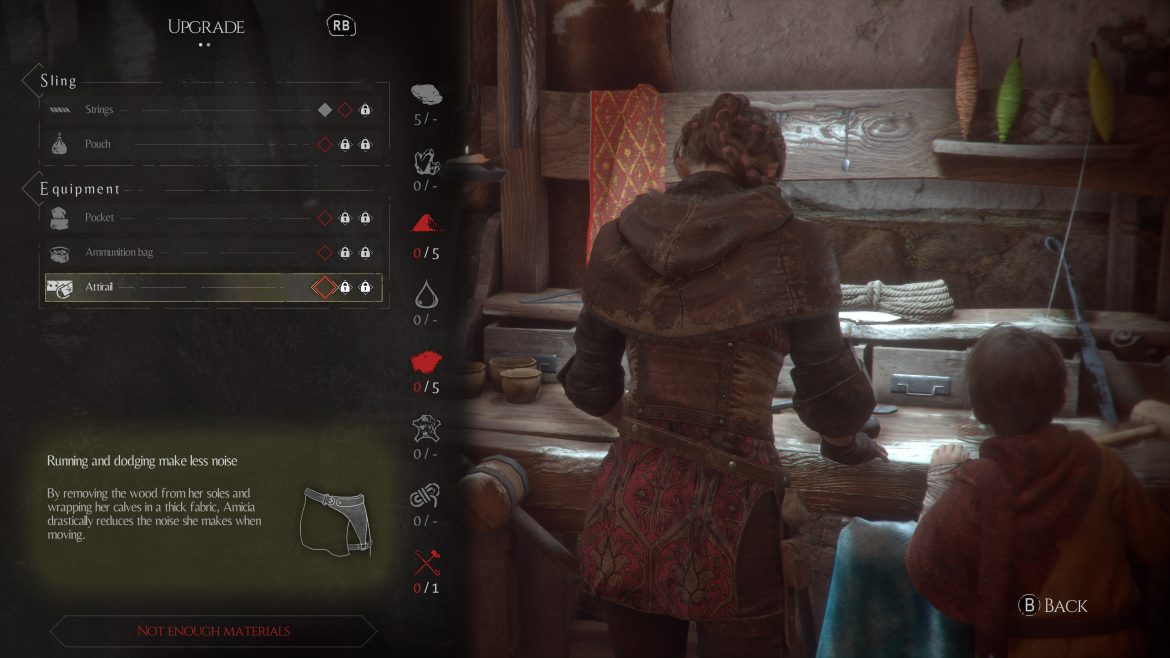The width and height of the screenshot is (1170, 658).
Task: Click the Not Enough Materials button
Action: (x=213, y=631)
